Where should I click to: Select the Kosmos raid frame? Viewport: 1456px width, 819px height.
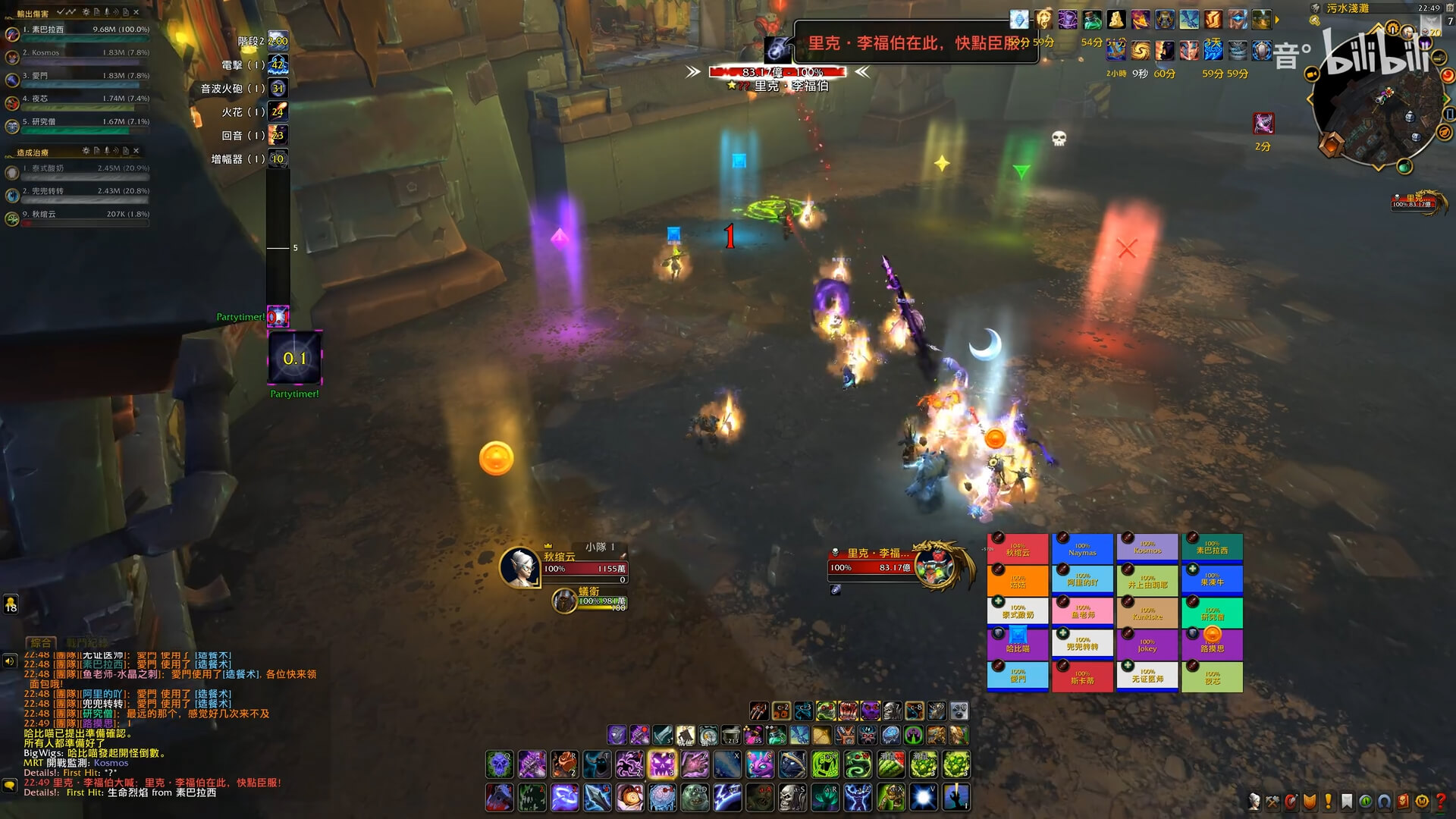tap(1147, 548)
